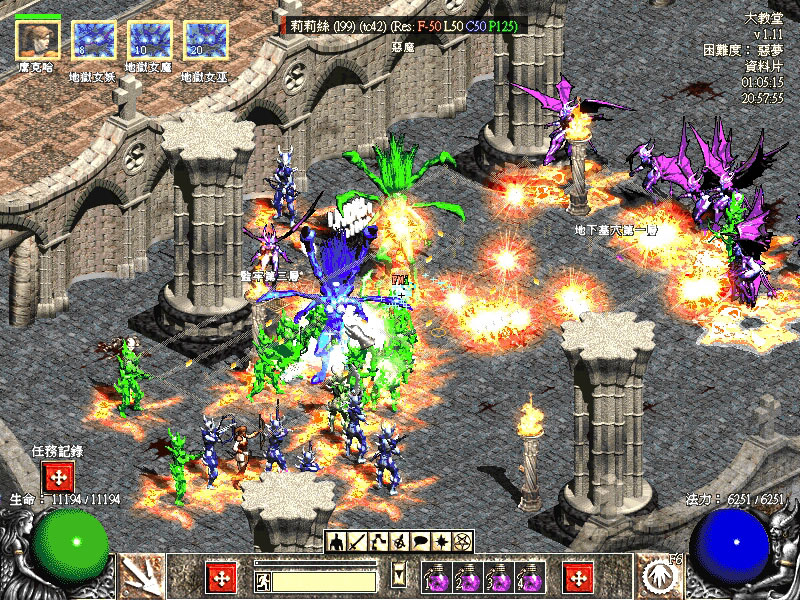Select the 地獄女巫 summon icon
The width and height of the screenshot is (800, 600).
pyautogui.click(x=206, y=41)
